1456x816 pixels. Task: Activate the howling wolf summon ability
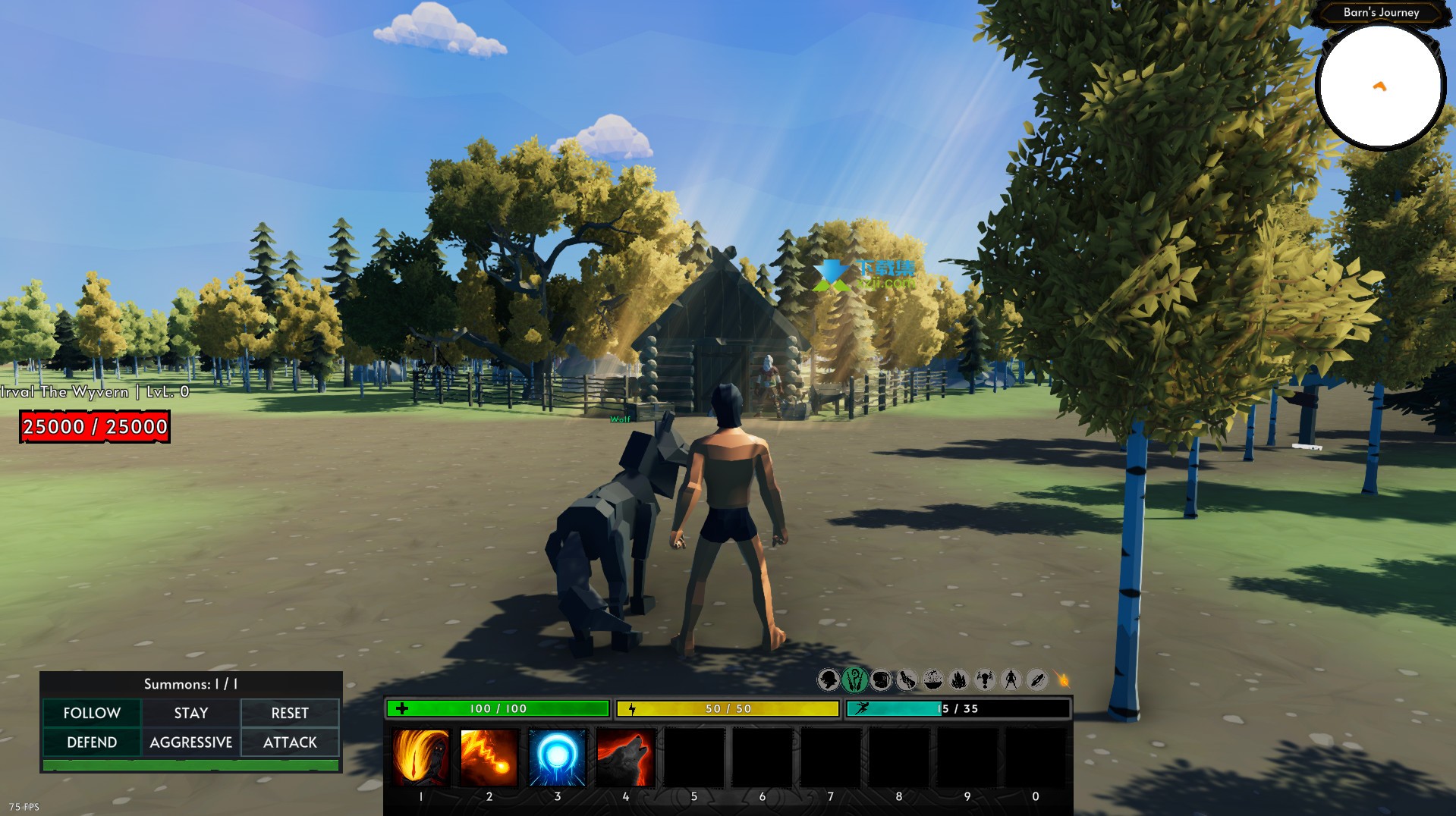[626, 757]
